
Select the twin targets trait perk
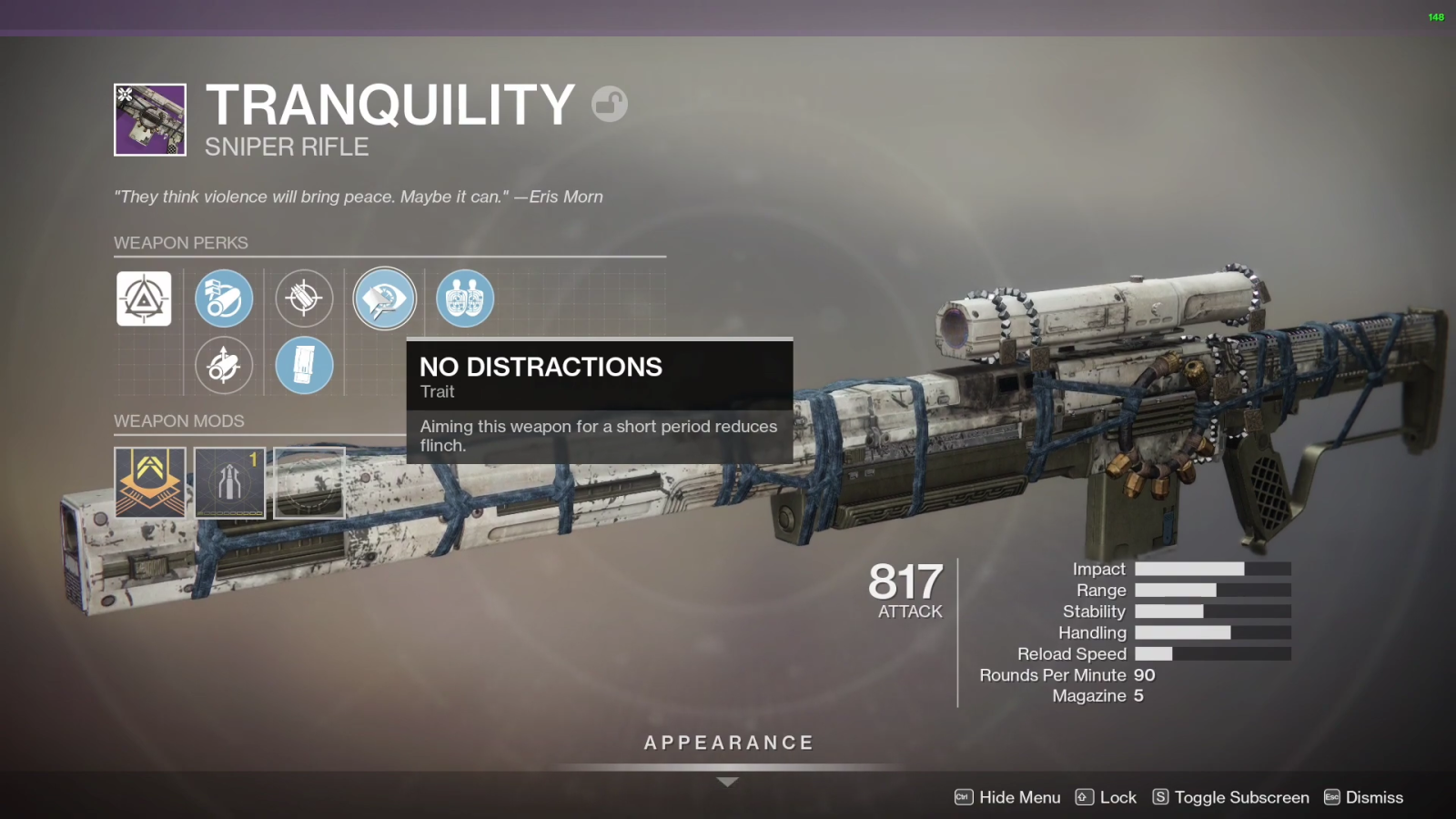click(465, 298)
